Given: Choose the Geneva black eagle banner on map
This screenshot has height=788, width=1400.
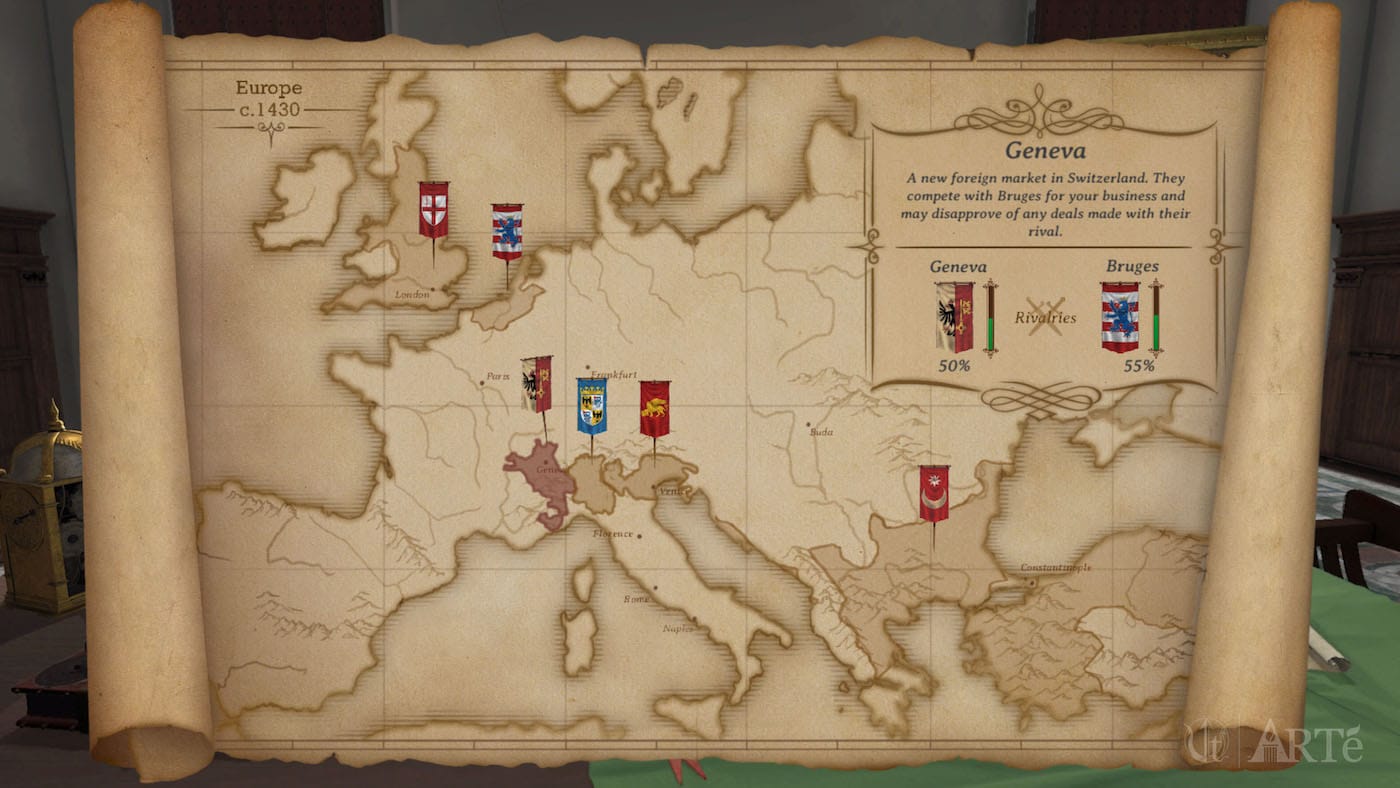Looking at the screenshot, I should [x=536, y=384].
